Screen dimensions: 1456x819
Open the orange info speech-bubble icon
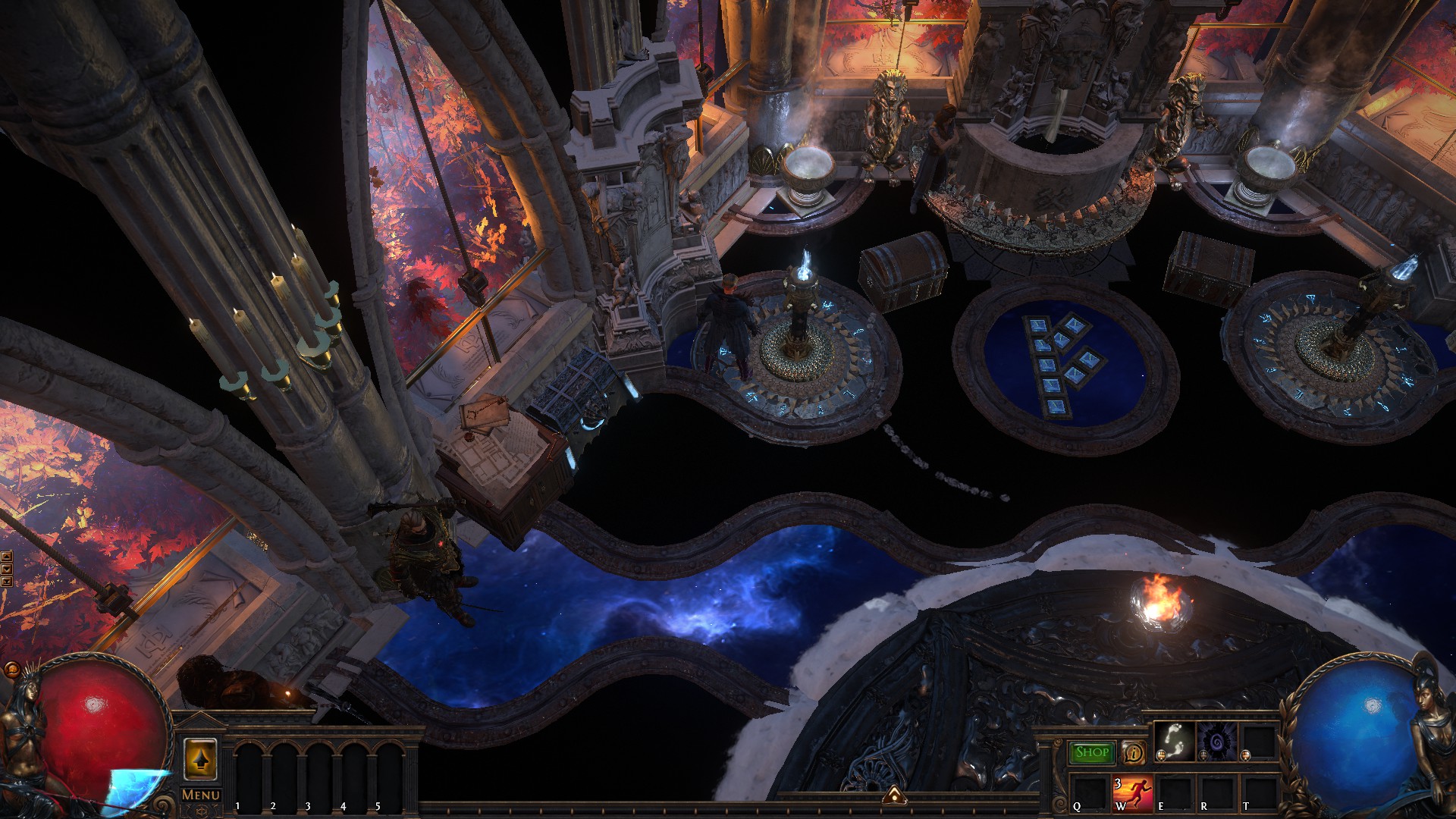[1134, 753]
